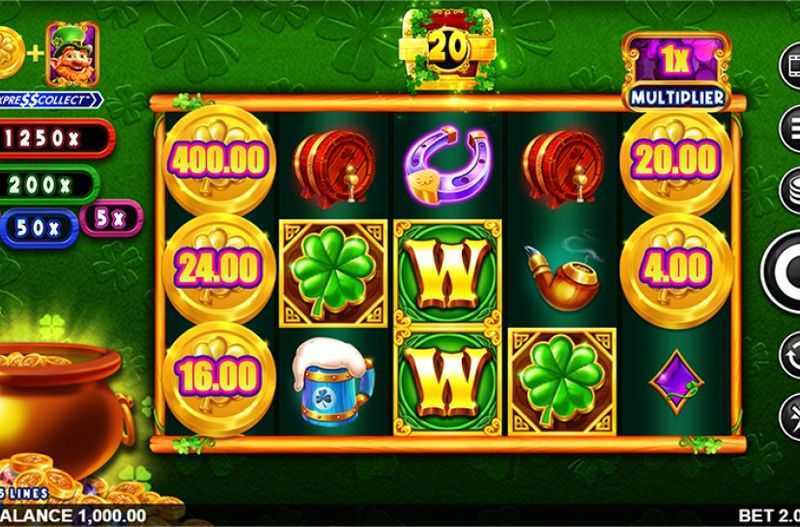Open the Express Collect feature info
Viewport: 800px width, 527px height.
point(52,100)
